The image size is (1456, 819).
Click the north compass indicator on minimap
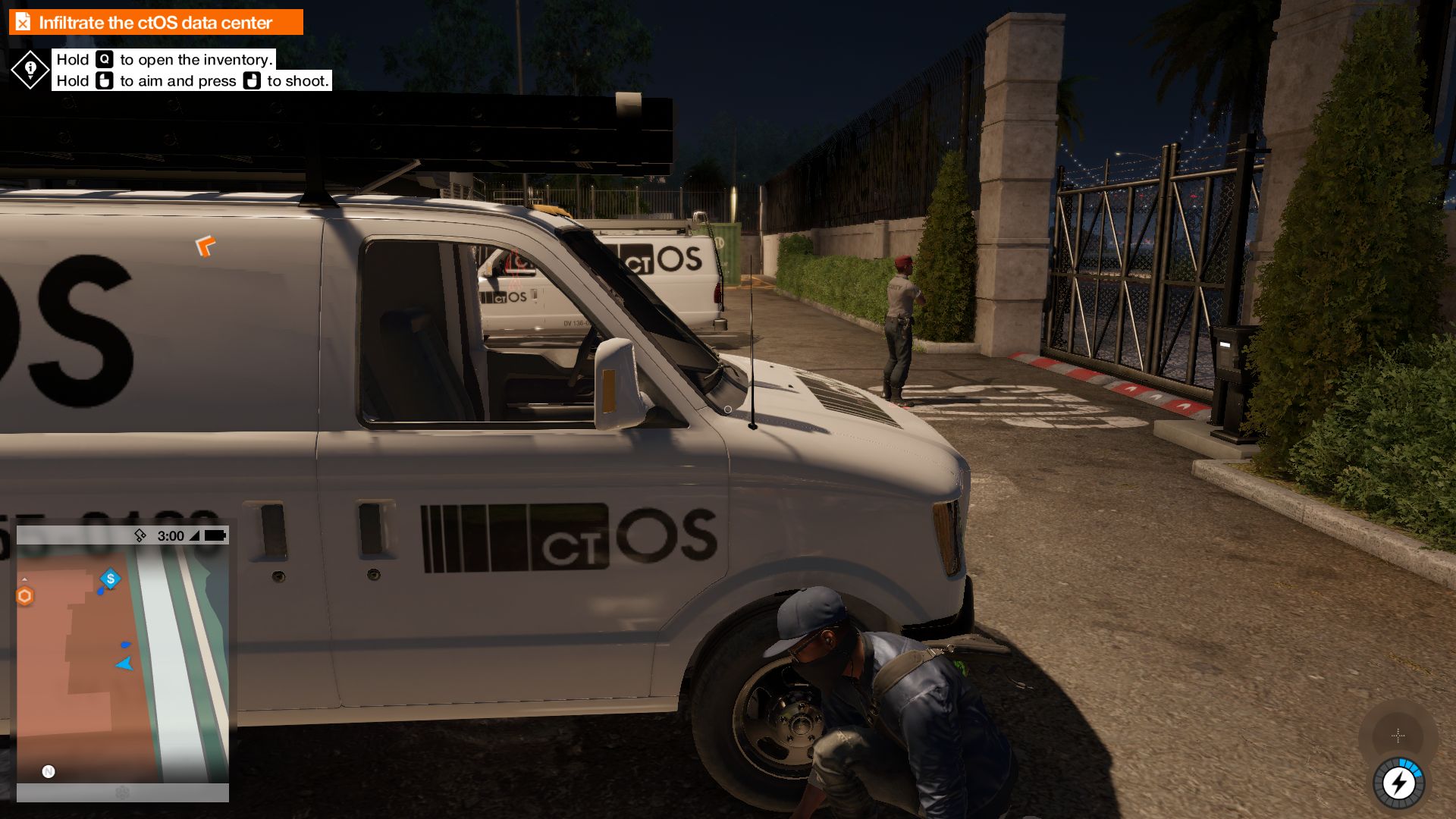[49, 771]
